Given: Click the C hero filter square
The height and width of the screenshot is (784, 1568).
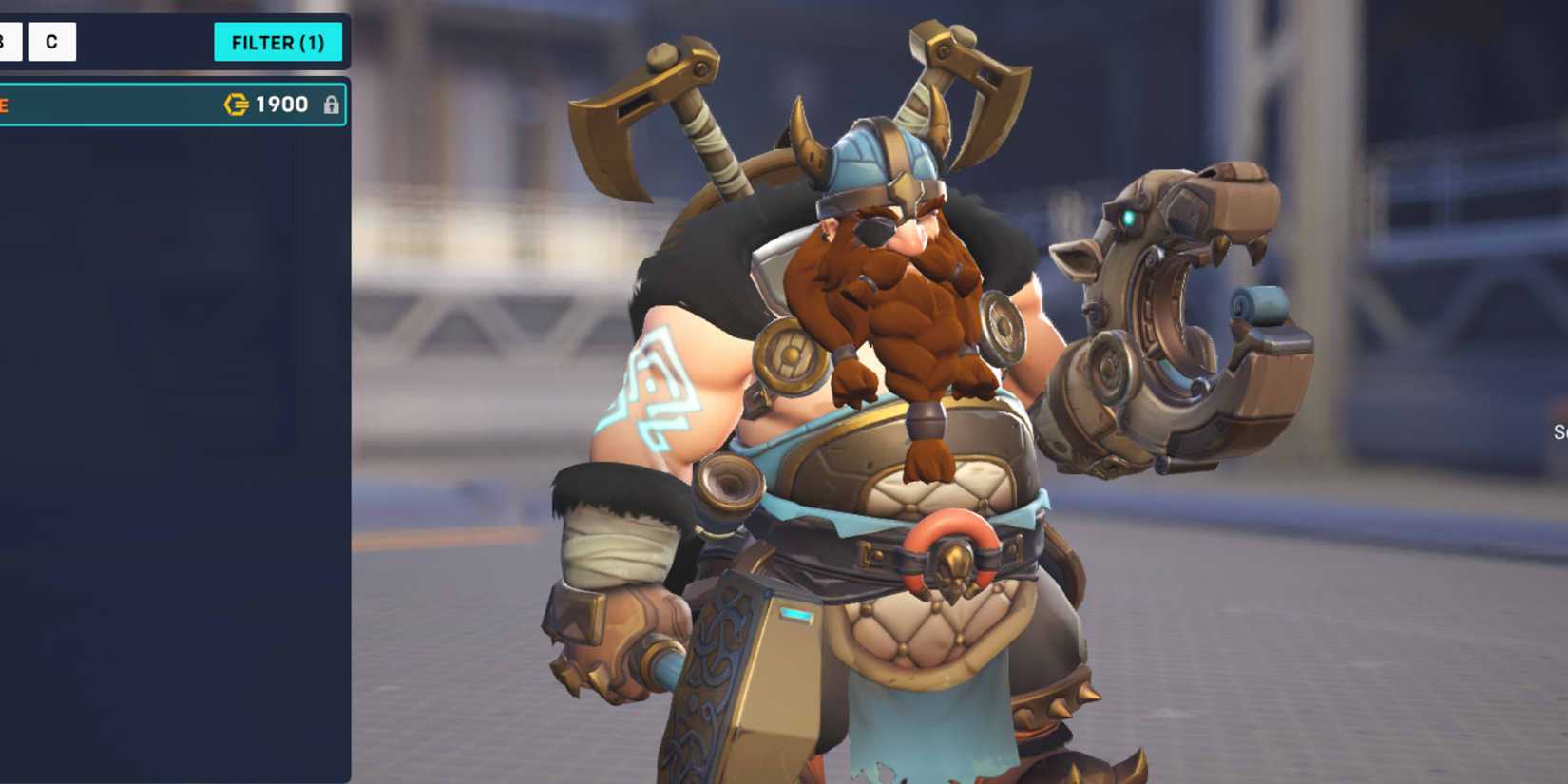Looking at the screenshot, I should 50,42.
